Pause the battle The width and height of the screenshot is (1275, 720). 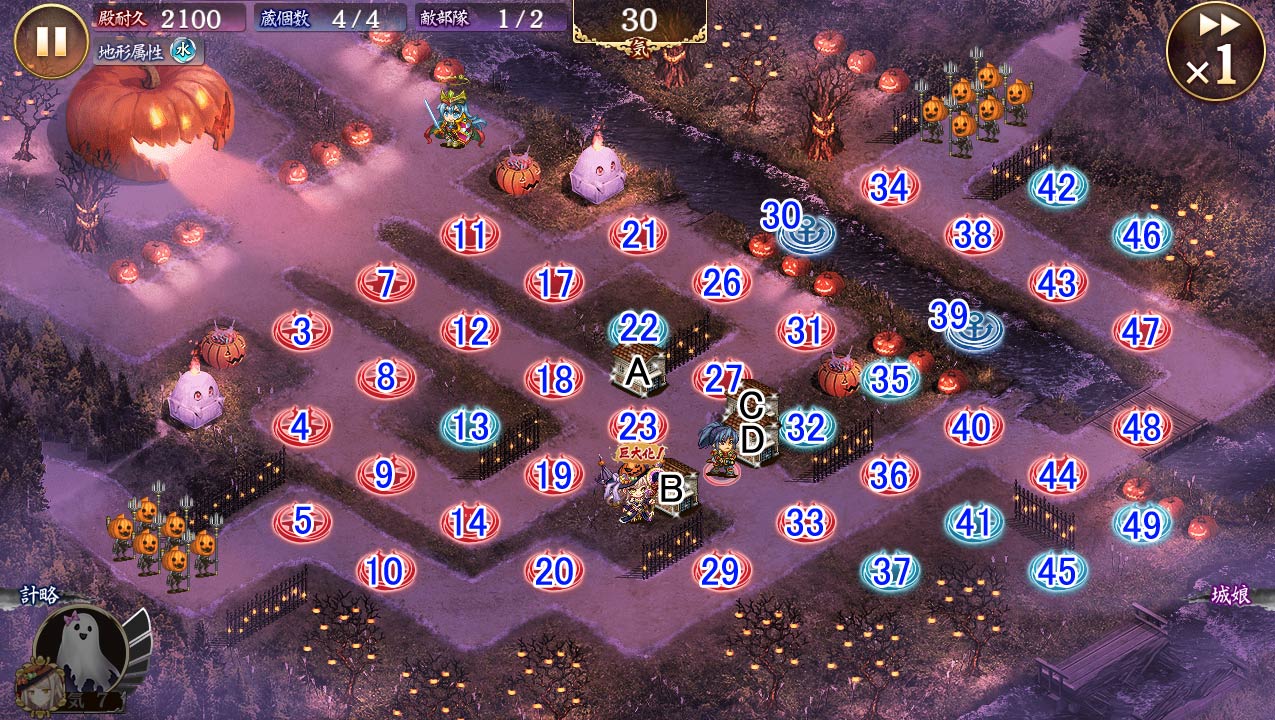pos(51,41)
